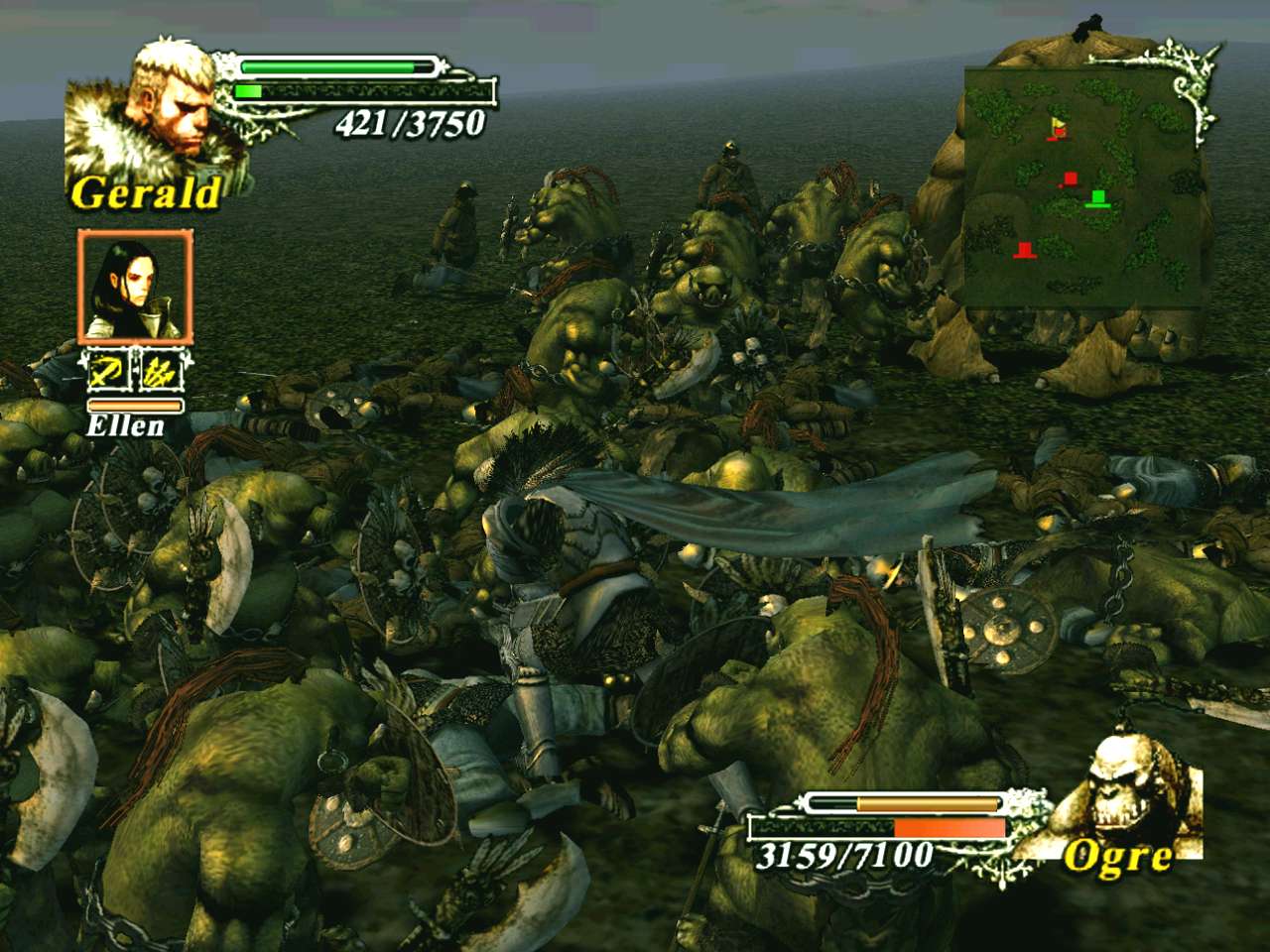Toggle focus to Ellen's highlighted unit frame
The image size is (1270, 952).
tap(135, 288)
